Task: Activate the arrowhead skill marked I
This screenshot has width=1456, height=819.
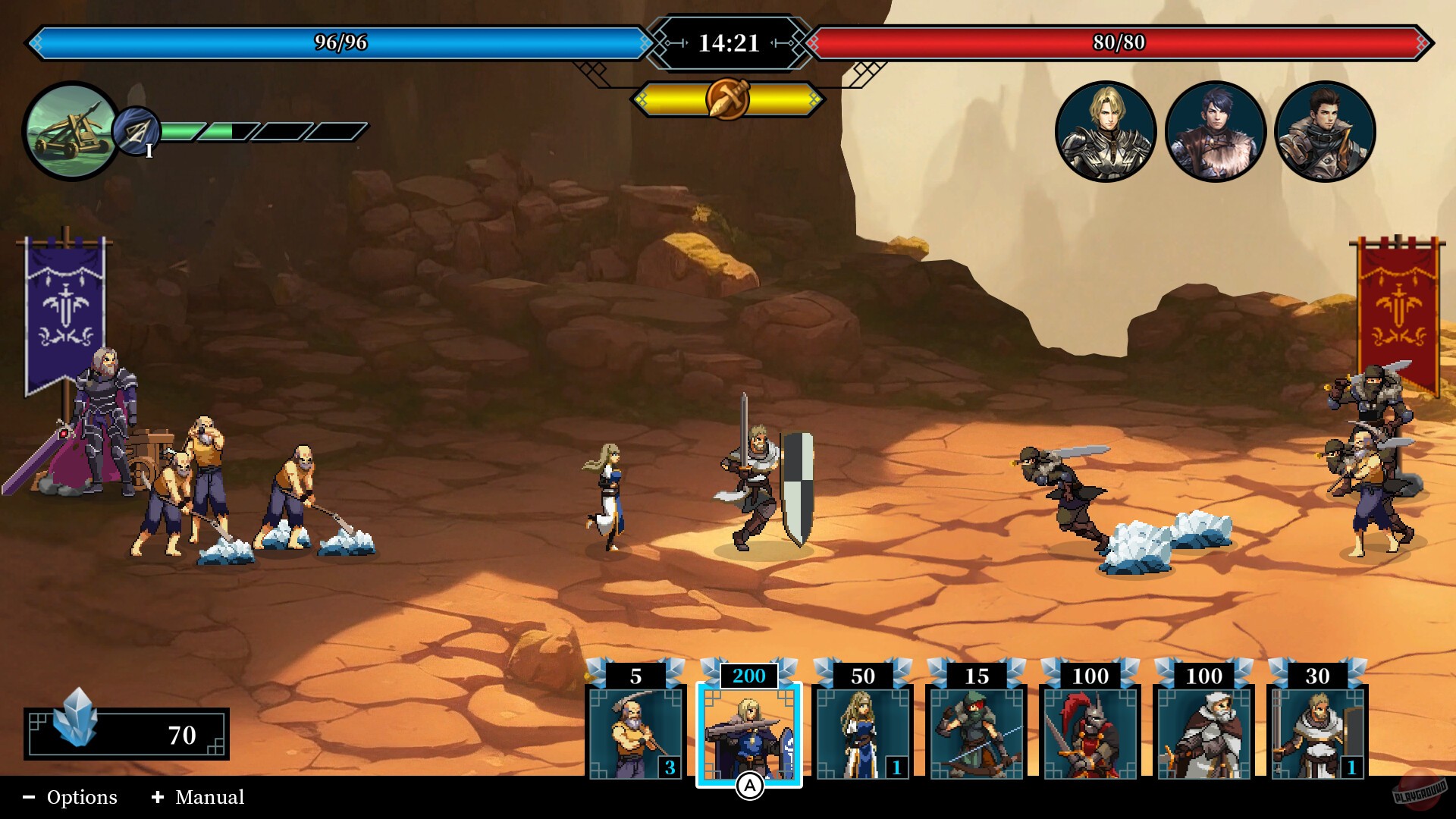Action: [x=135, y=130]
